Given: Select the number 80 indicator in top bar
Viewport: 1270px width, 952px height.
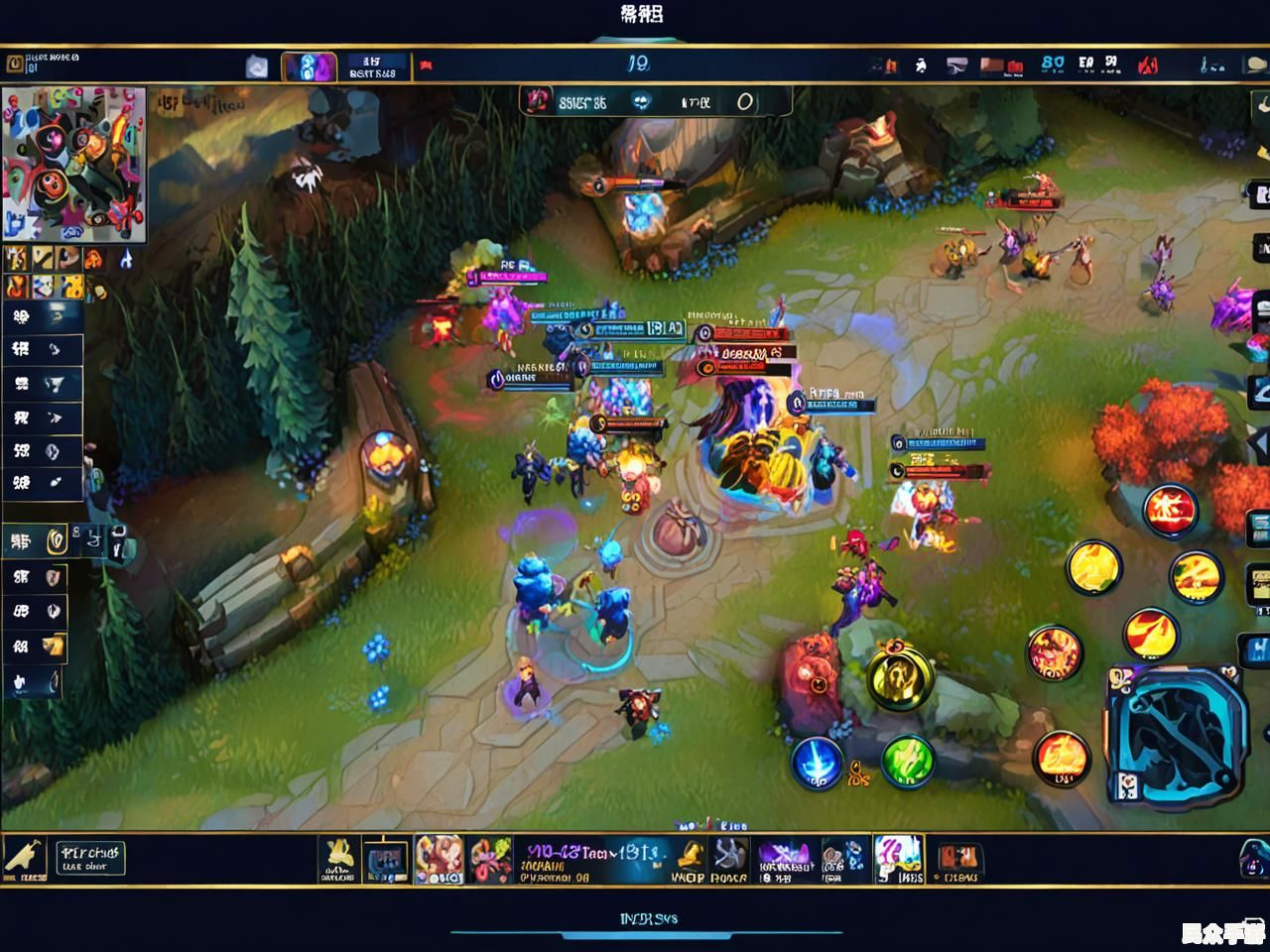Looking at the screenshot, I should [x=1053, y=64].
